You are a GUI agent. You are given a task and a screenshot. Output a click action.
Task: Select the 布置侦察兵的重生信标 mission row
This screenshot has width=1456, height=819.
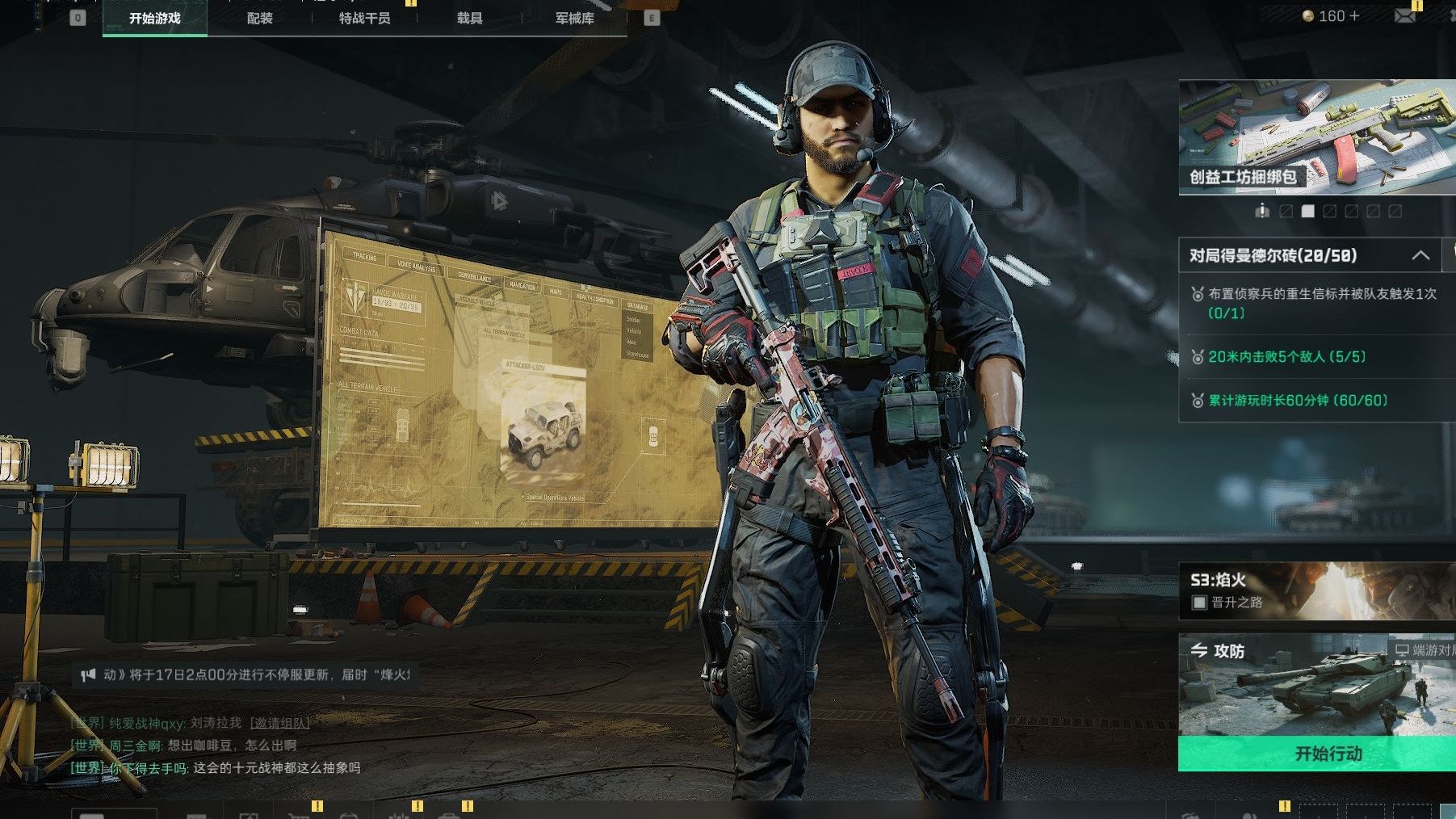click(x=1316, y=303)
